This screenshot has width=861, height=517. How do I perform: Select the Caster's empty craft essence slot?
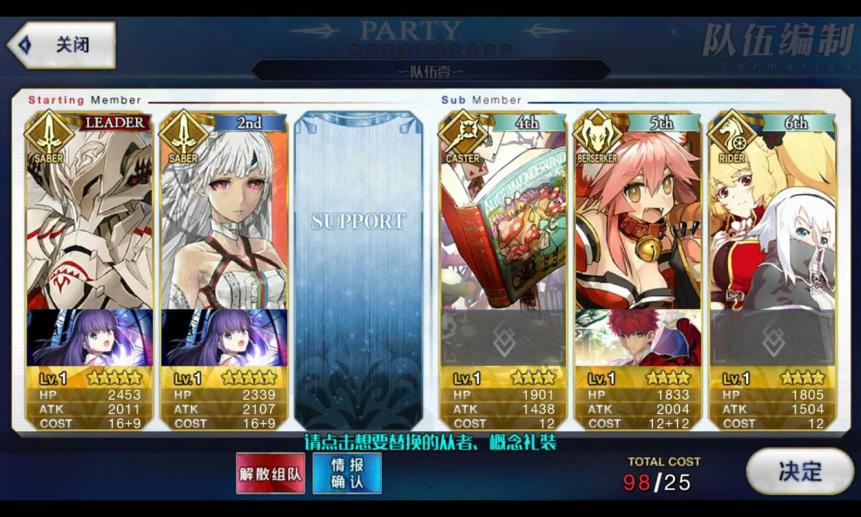point(503,338)
